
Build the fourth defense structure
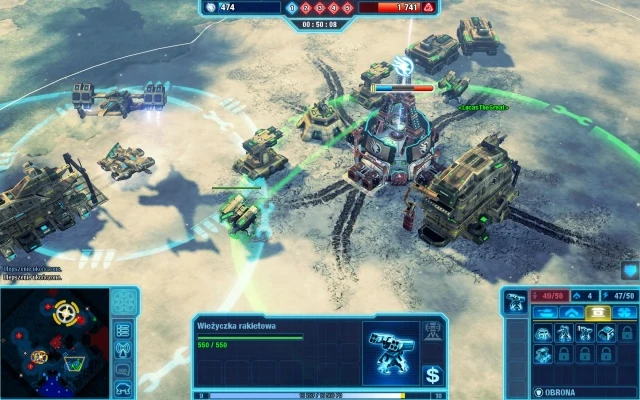[607, 334]
